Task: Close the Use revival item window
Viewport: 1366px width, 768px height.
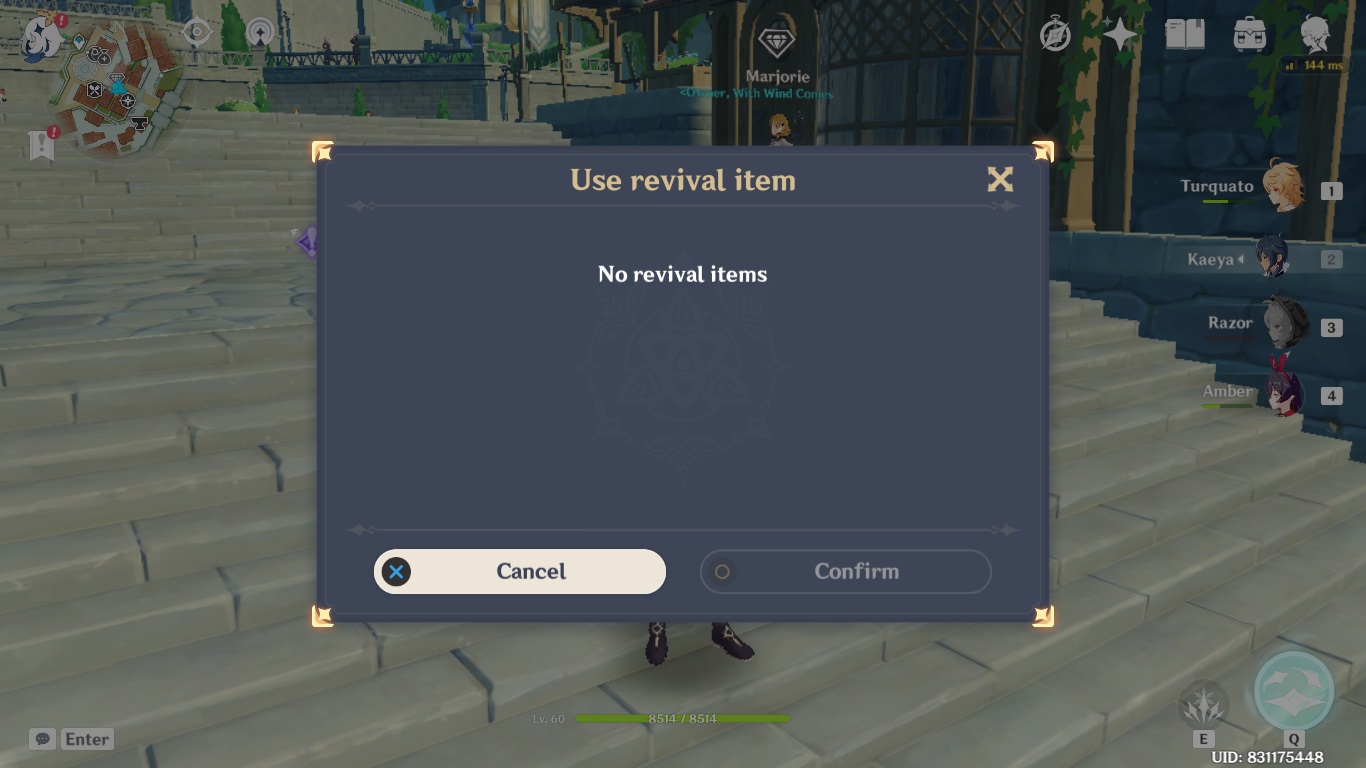Action: pyautogui.click(x=999, y=180)
